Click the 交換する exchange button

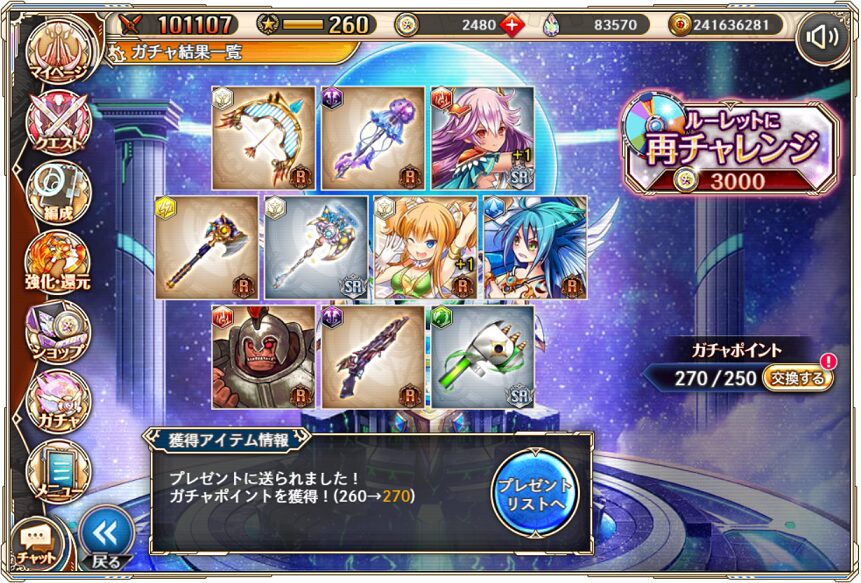pos(797,379)
